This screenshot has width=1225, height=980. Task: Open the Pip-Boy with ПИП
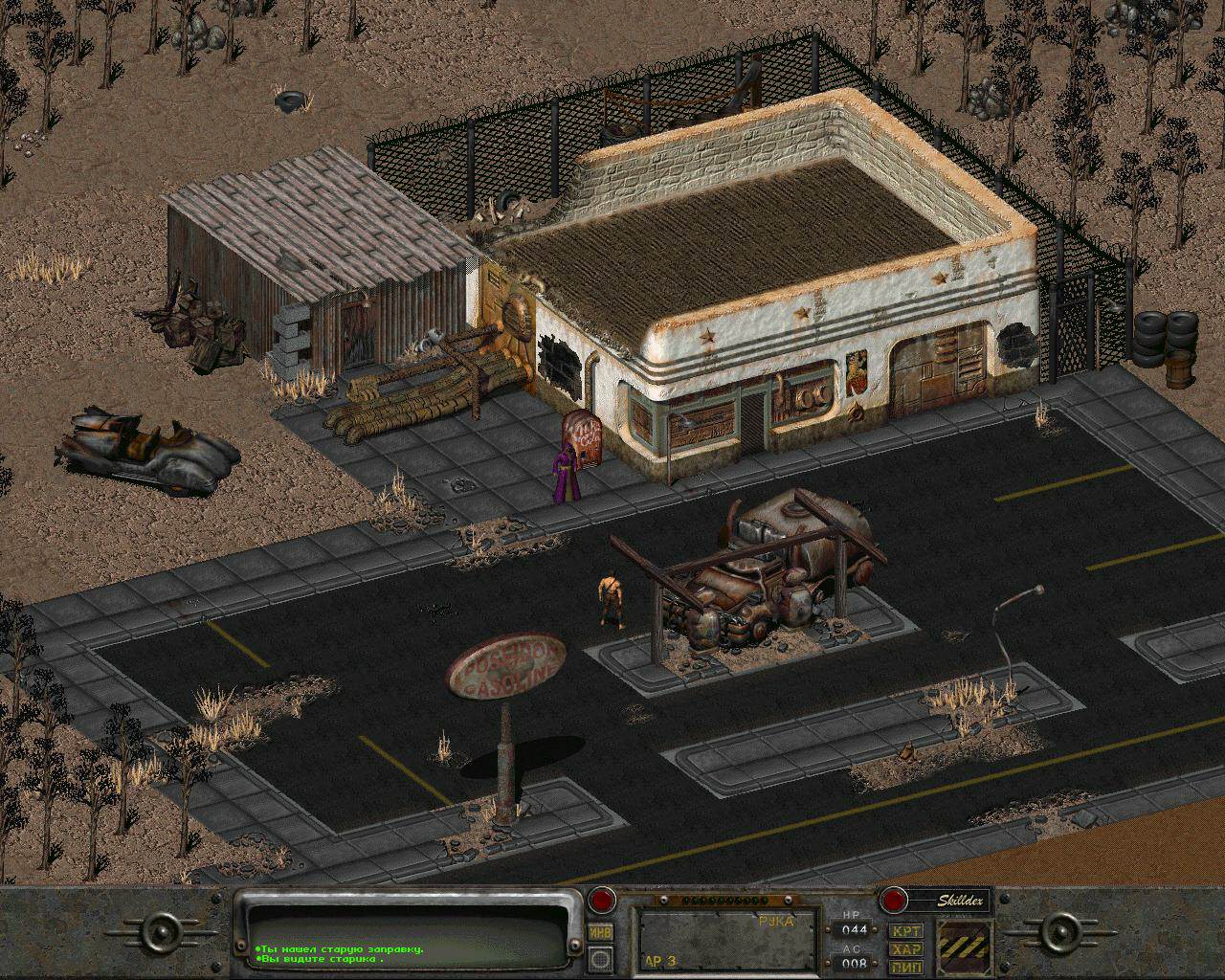(x=905, y=967)
